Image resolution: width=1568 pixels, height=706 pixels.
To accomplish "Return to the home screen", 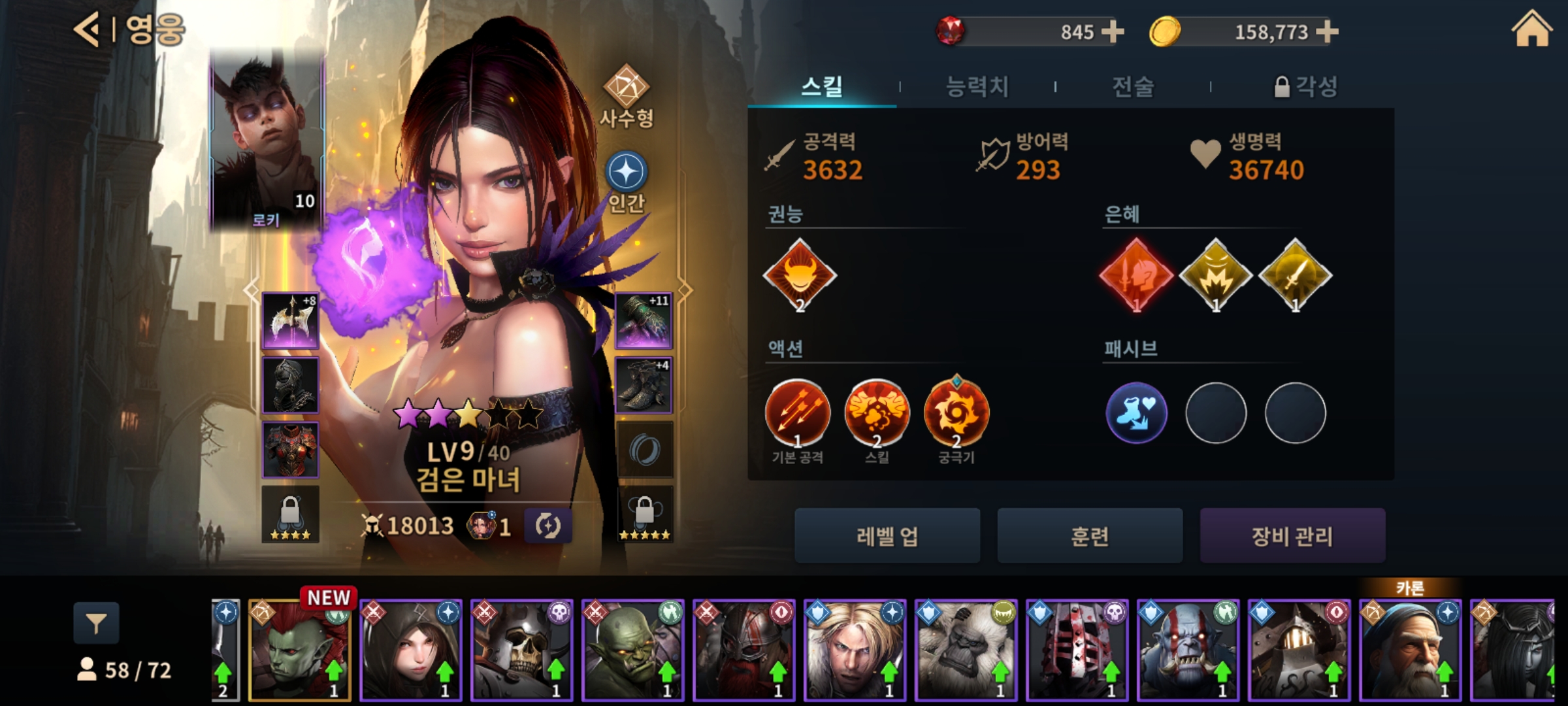I will (x=1531, y=30).
